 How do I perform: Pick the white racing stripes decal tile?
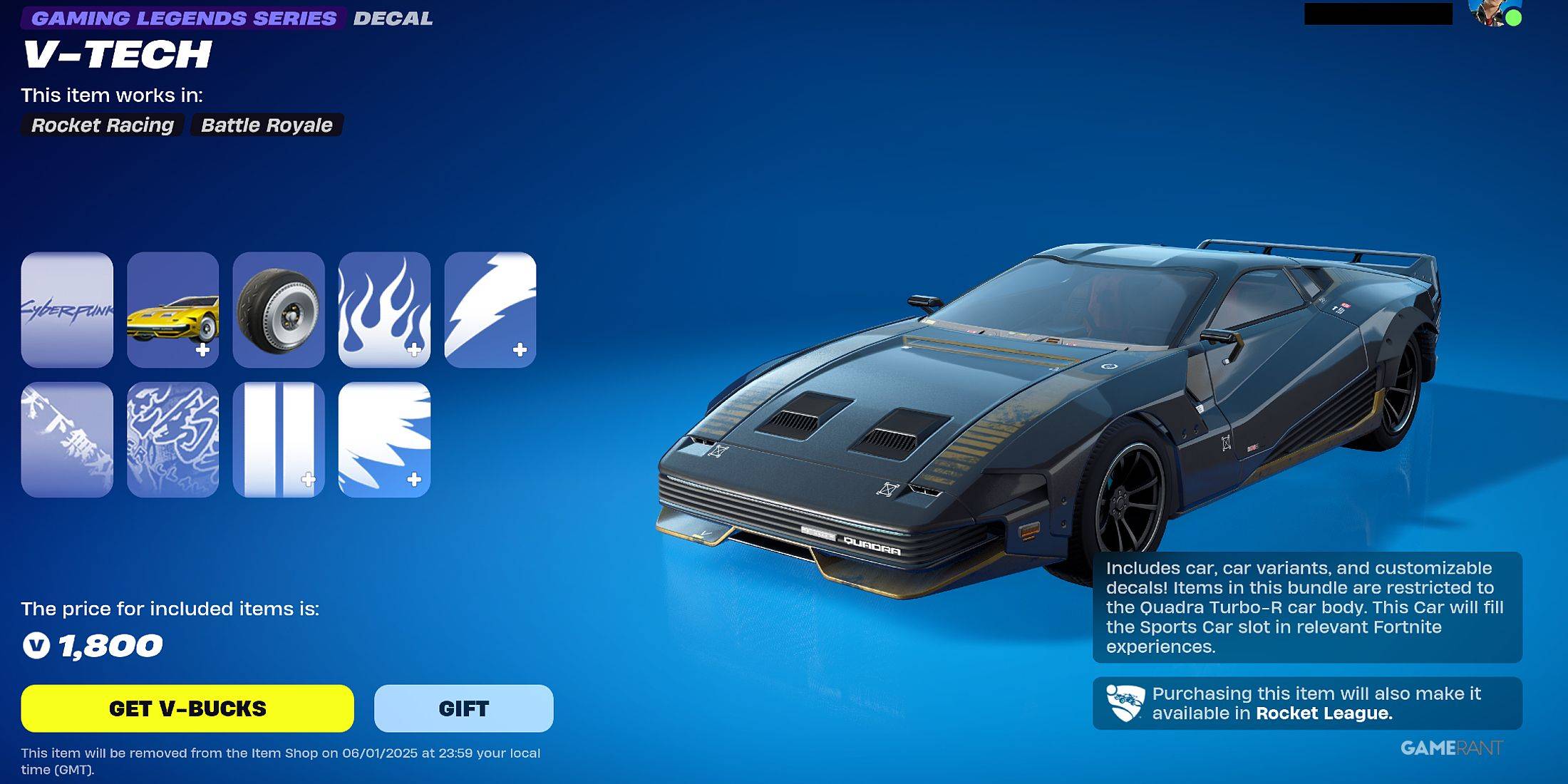279,440
